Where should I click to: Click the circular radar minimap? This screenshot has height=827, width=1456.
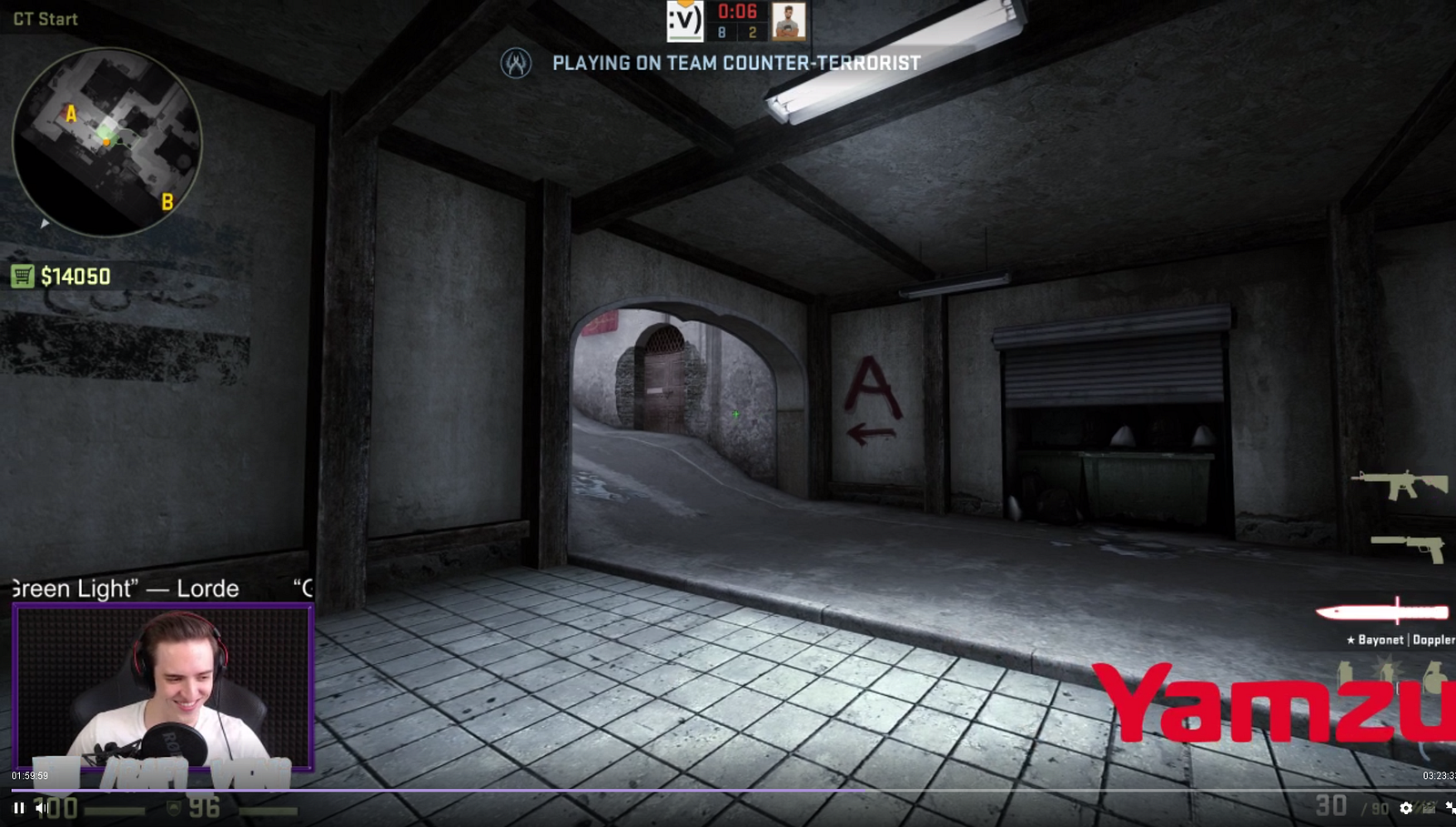tap(106, 142)
